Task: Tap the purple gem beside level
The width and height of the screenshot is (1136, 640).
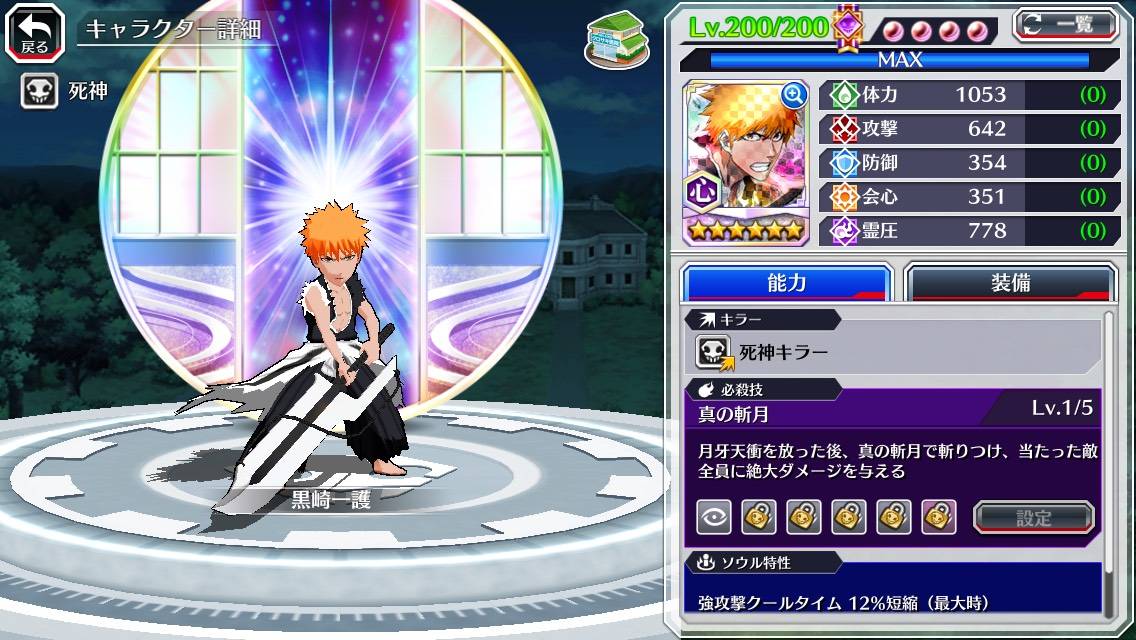Action: pyautogui.click(x=848, y=27)
